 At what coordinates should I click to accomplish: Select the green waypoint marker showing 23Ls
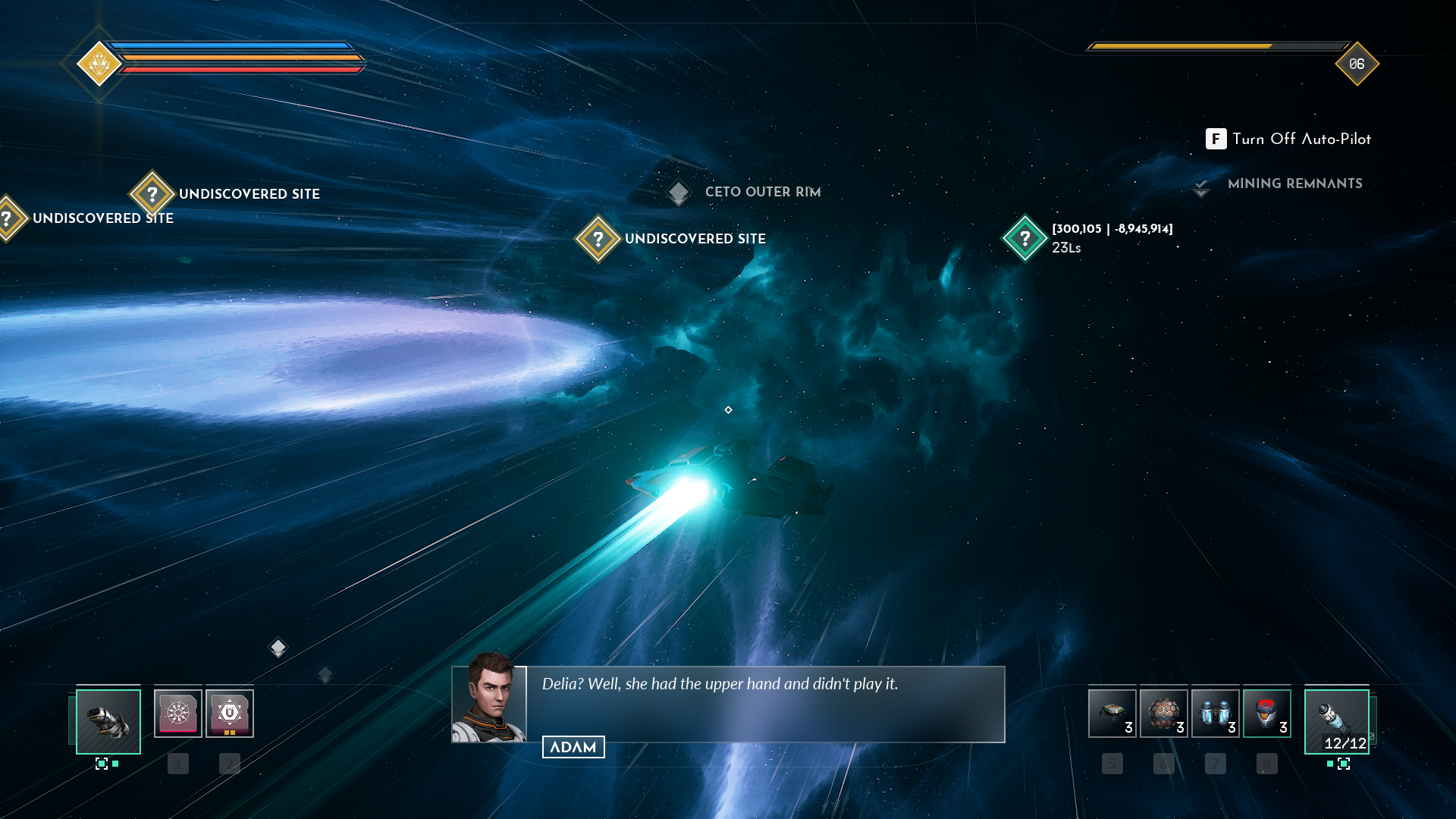1025,238
